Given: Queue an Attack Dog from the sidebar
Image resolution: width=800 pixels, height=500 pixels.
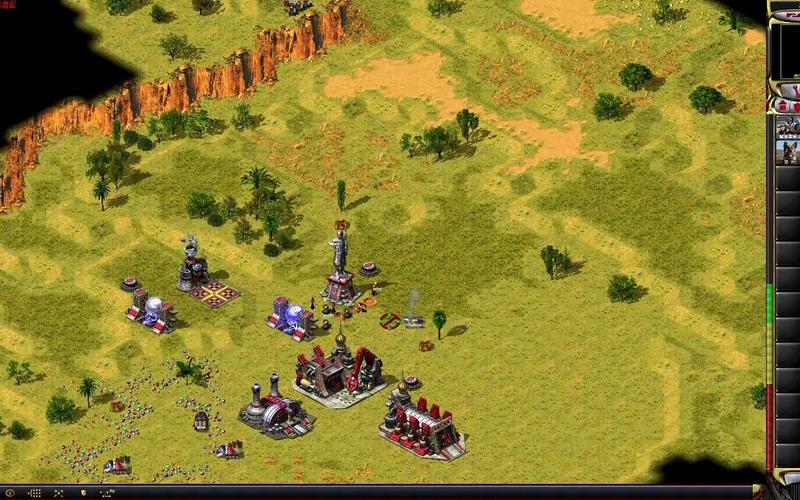Looking at the screenshot, I should tap(787, 153).
